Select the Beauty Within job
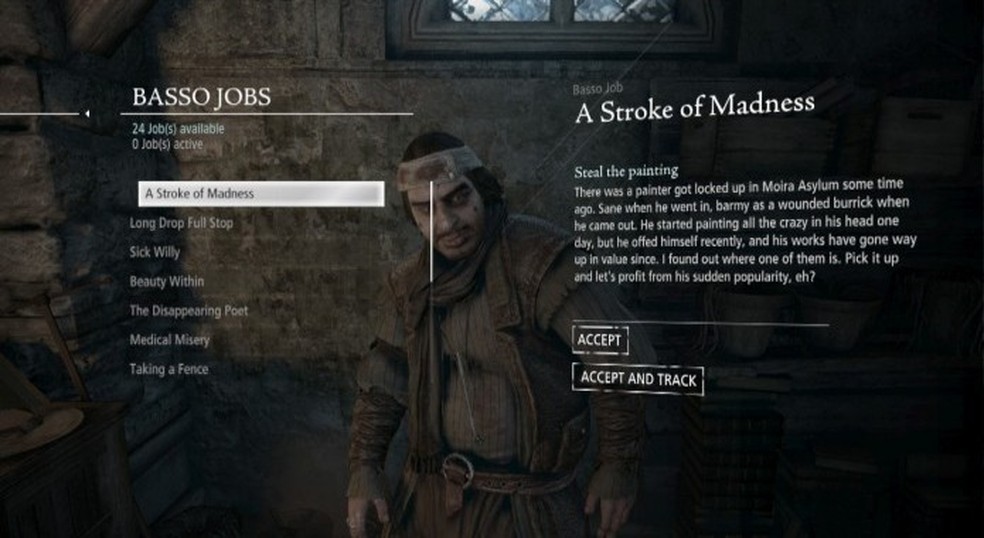This screenshot has width=984, height=538. pos(167,282)
